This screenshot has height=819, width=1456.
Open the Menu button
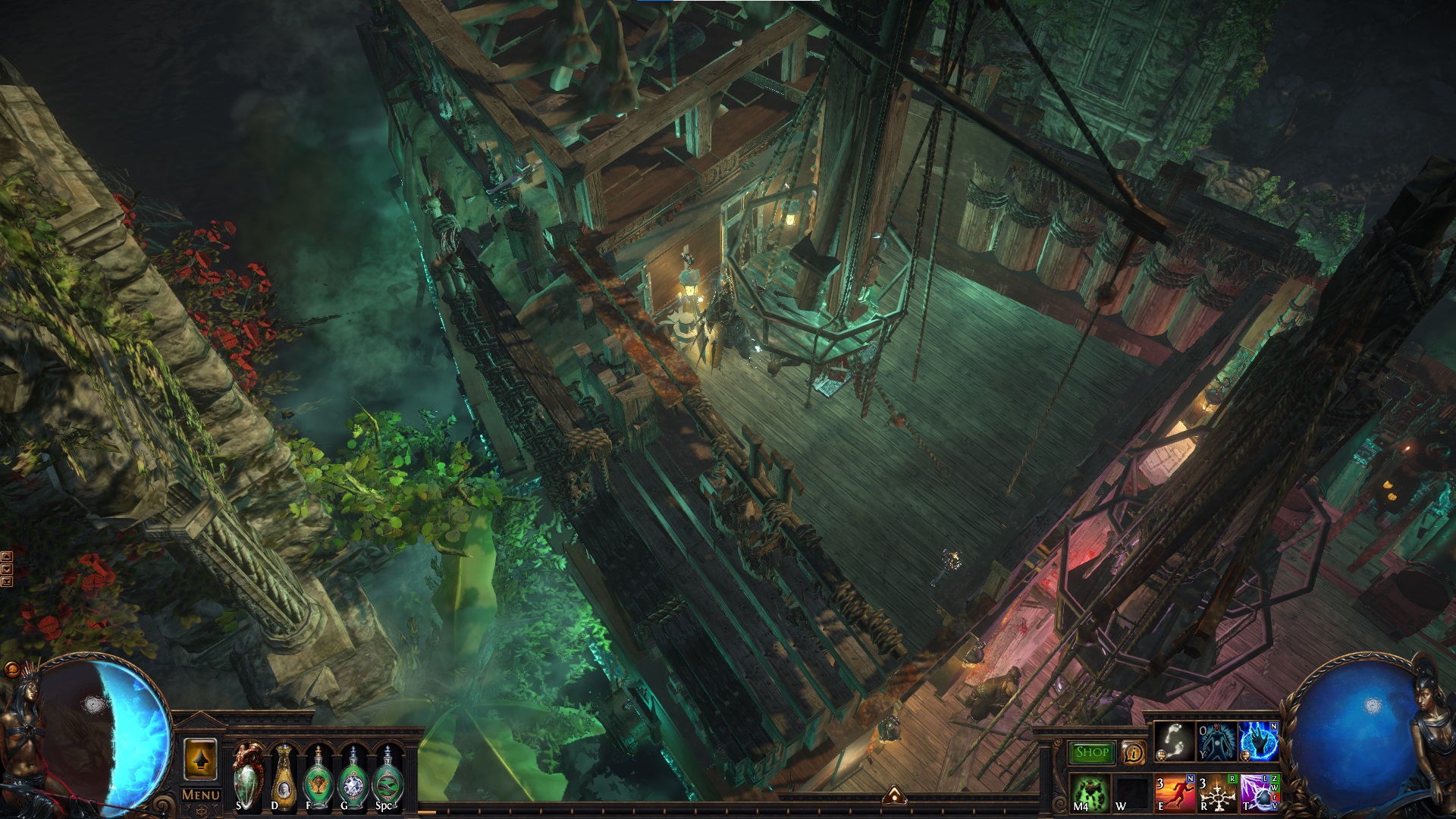click(x=201, y=795)
